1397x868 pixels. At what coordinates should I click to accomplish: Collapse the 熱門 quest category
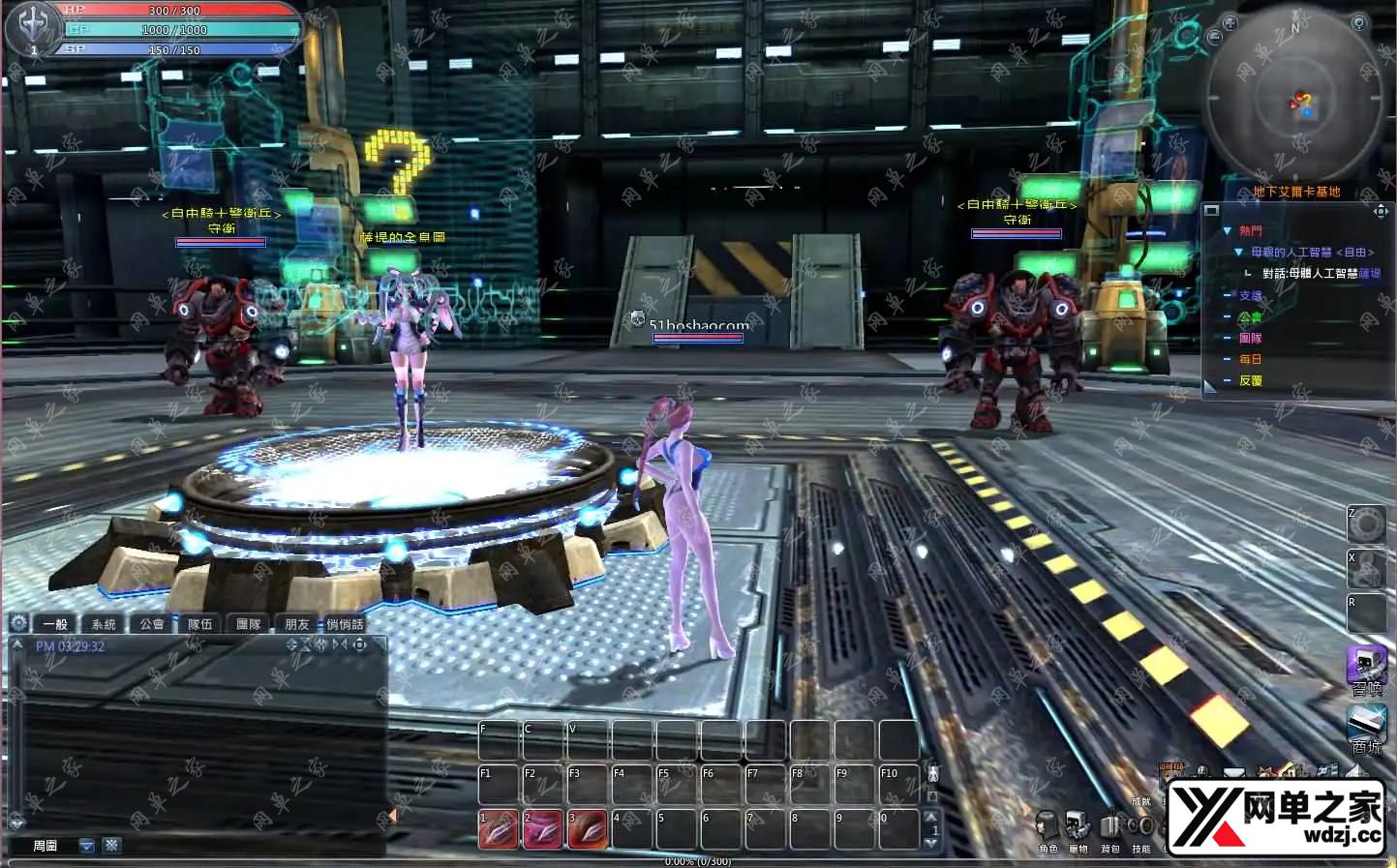tap(1227, 231)
